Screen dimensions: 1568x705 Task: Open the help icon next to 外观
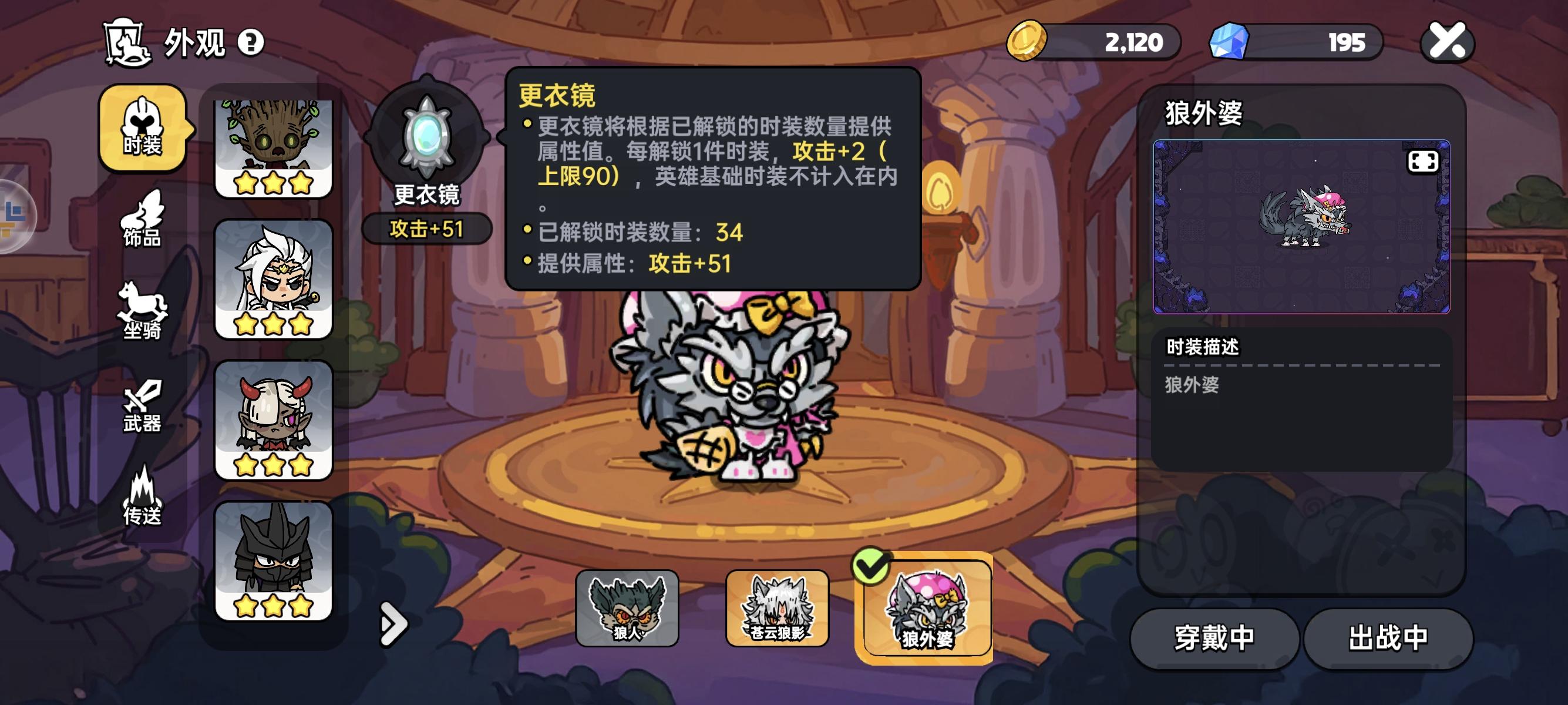[251, 43]
